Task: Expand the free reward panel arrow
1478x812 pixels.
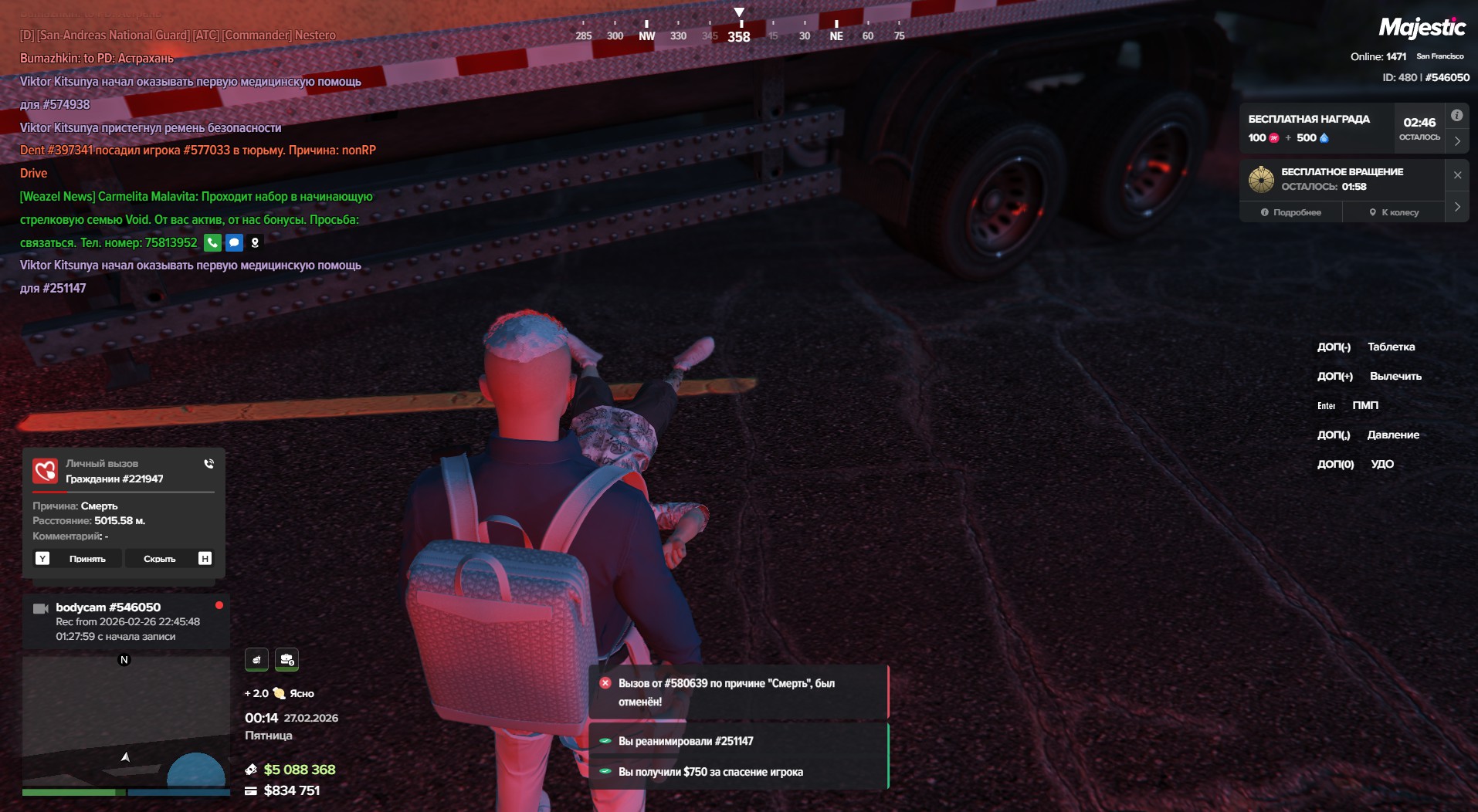Action: 1456,141
